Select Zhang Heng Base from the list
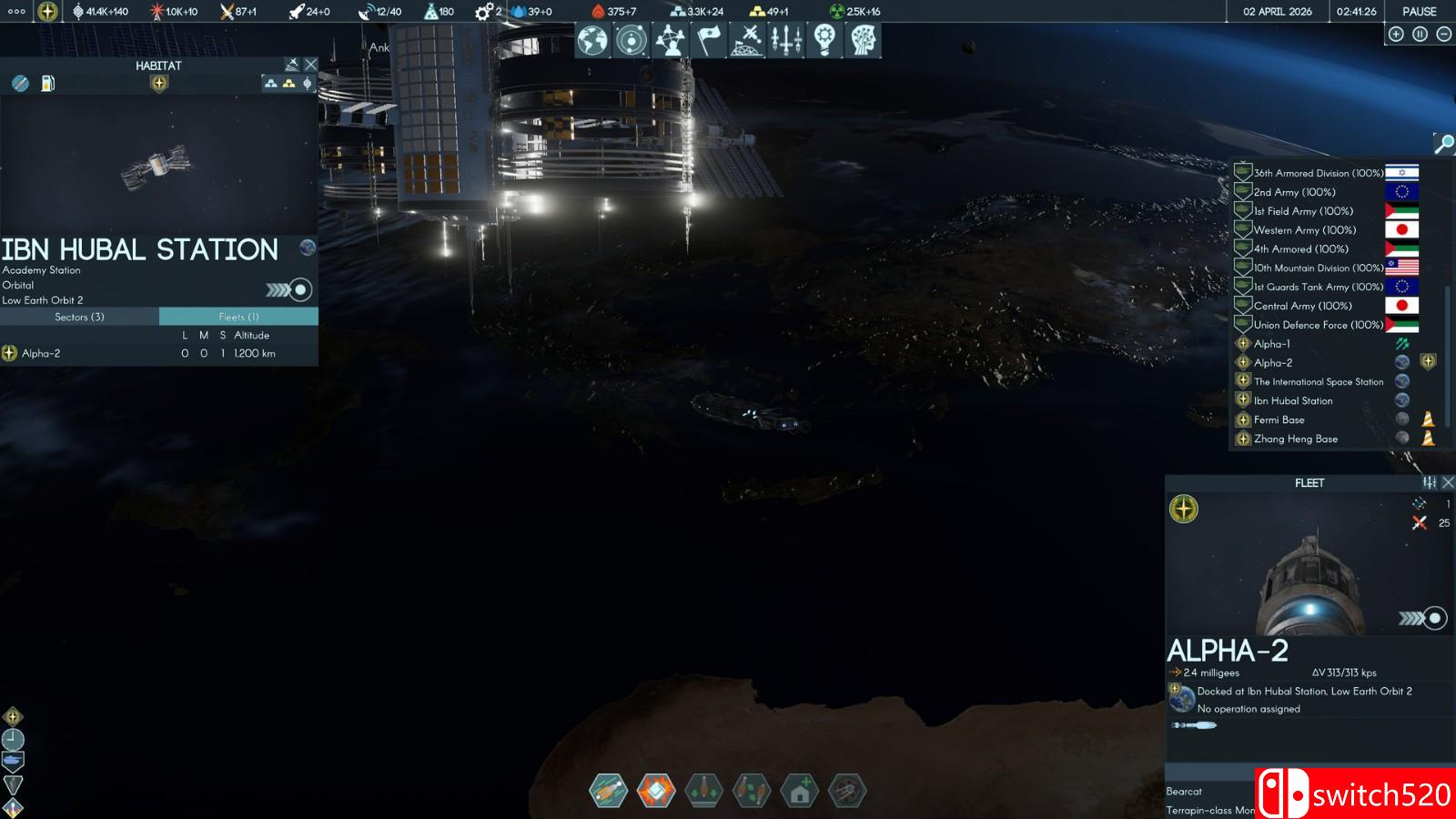 click(1295, 439)
